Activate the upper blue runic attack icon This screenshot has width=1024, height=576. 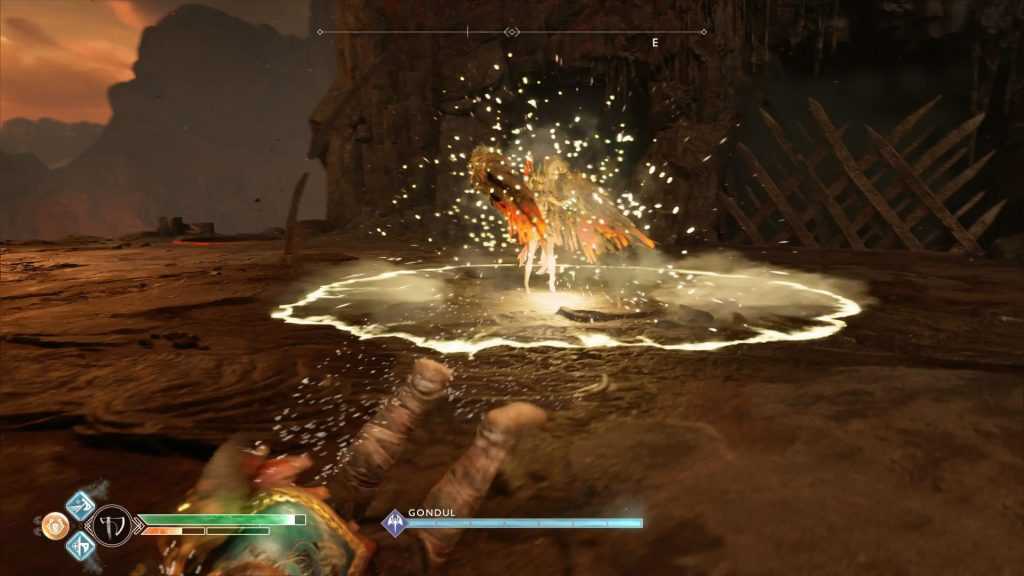[80, 504]
